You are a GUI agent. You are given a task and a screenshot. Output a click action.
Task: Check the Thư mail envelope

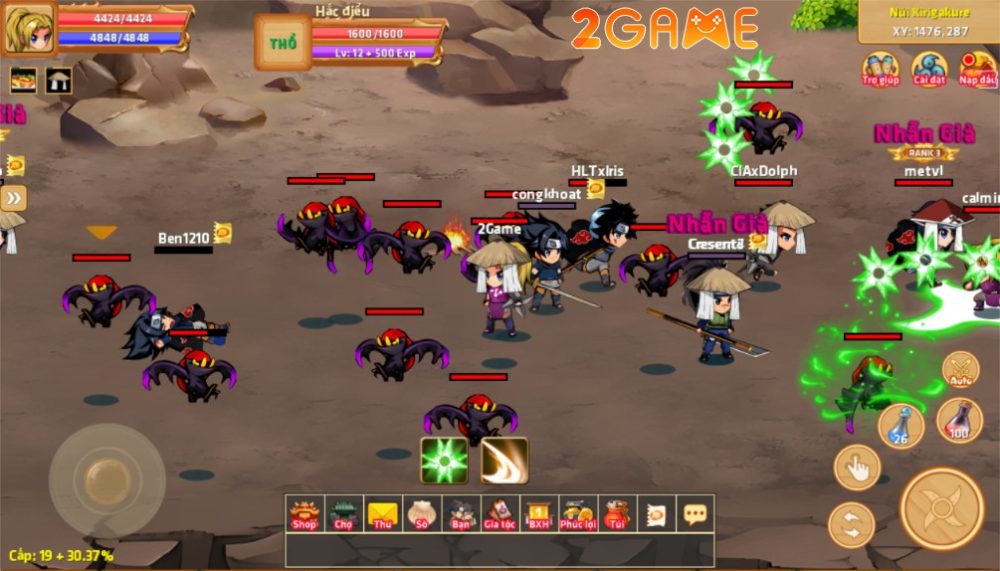[382, 514]
